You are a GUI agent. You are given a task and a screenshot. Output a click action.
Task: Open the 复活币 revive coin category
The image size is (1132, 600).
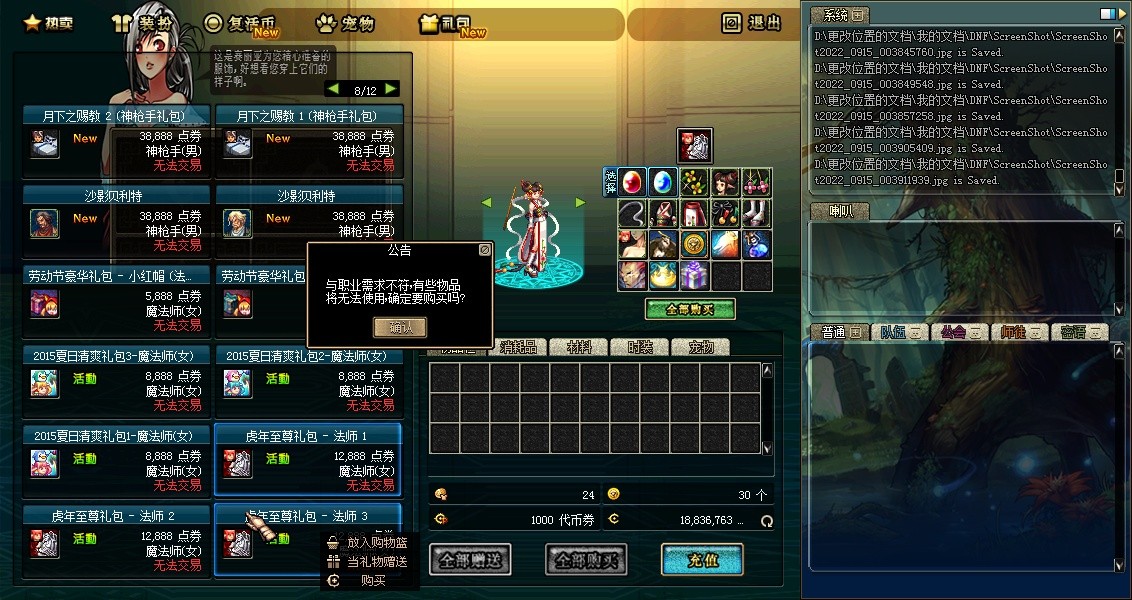click(x=239, y=23)
